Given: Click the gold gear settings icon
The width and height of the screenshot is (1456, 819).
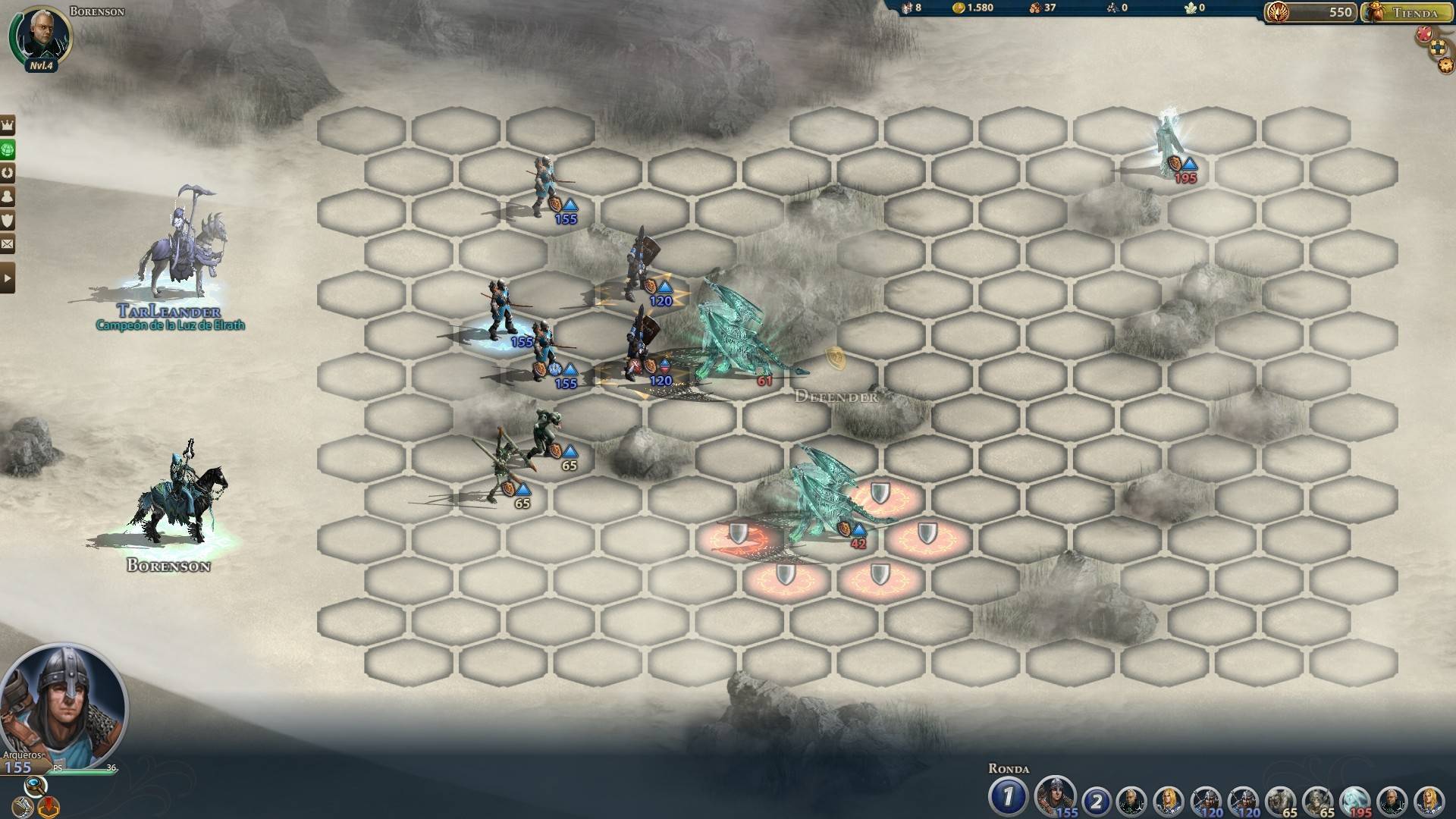Looking at the screenshot, I should (1445, 65).
